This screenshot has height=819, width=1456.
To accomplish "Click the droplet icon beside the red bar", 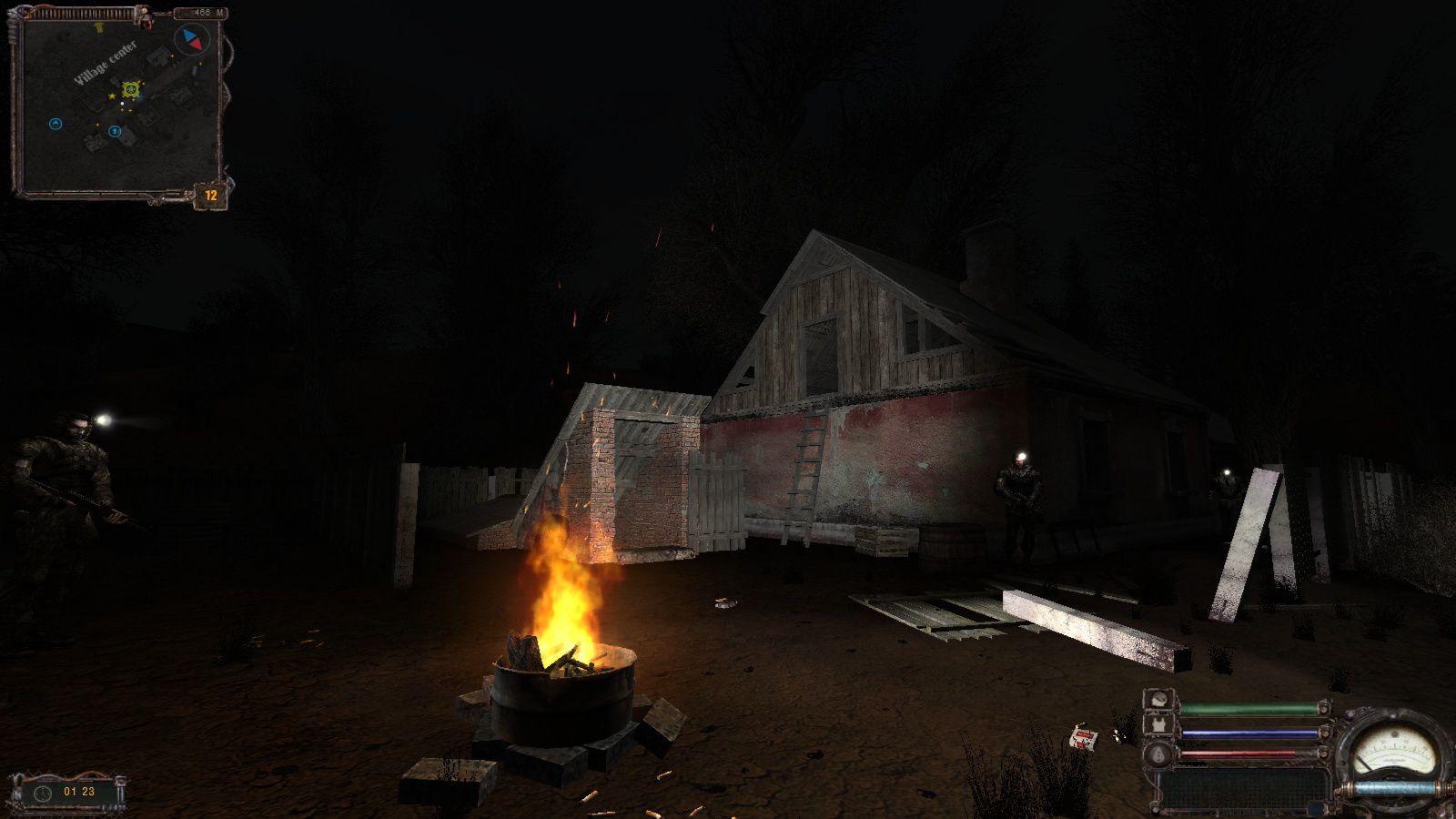I will click(1158, 753).
